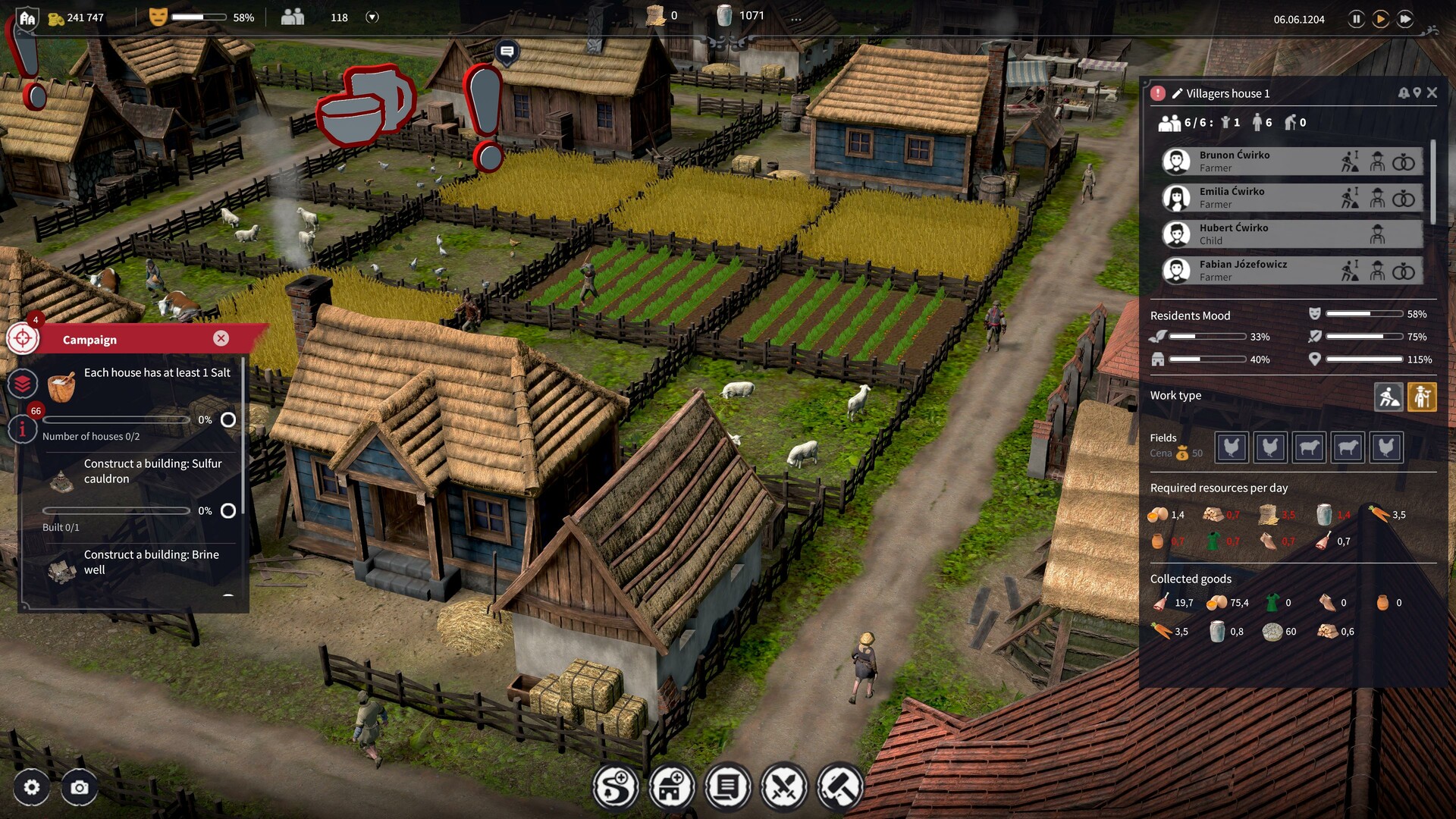The width and height of the screenshot is (1456, 819).
Task: Open the road construction tool
Action: point(615,787)
